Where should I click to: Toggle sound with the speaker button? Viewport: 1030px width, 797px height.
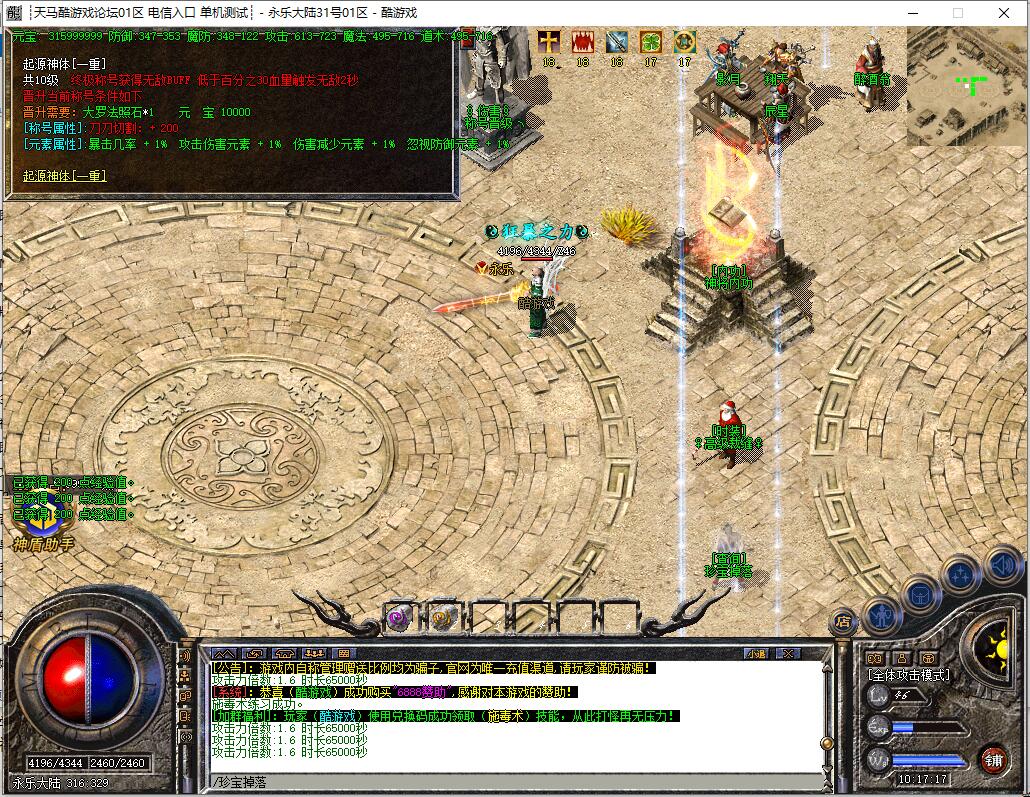(x=1001, y=564)
